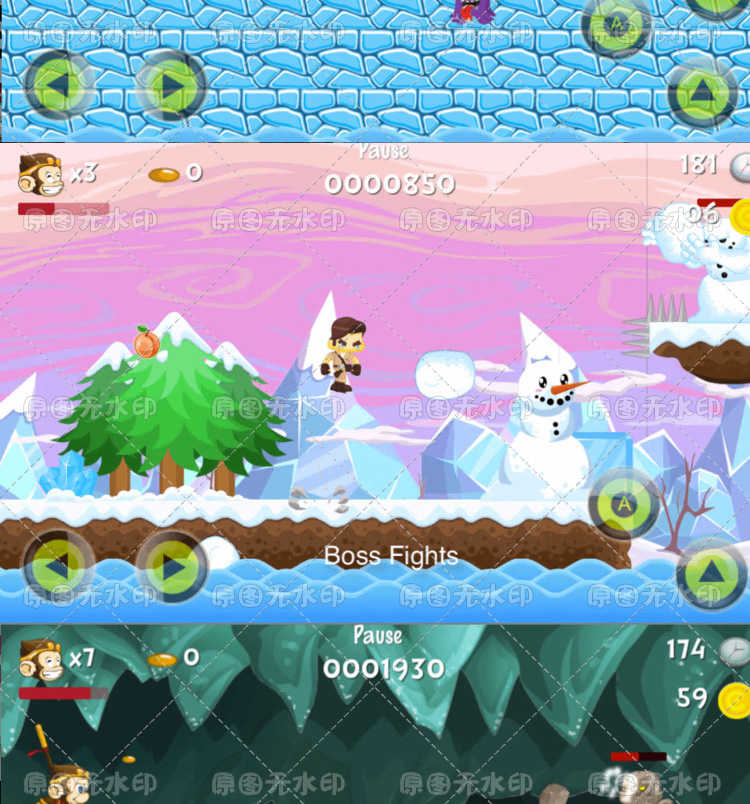Move left with the arrow button in the snowman level
This screenshot has width=750, height=804.
(58, 566)
